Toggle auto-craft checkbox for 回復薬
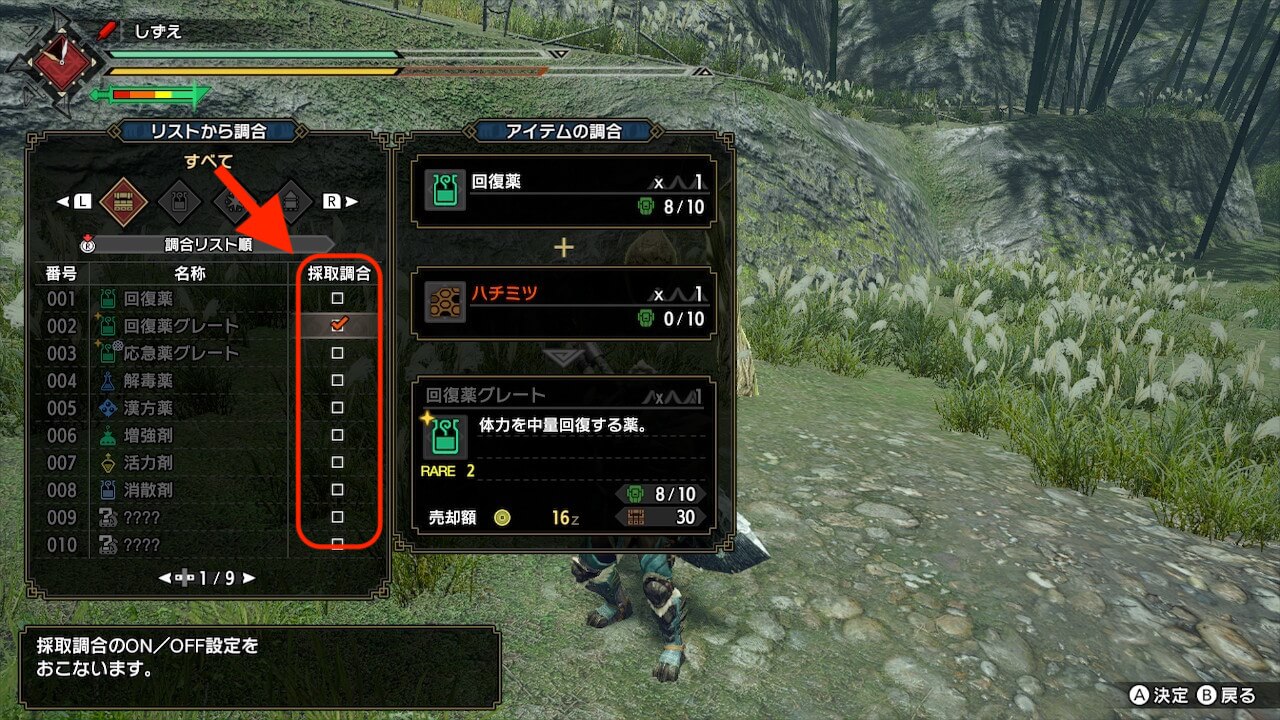 pos(338,299)
